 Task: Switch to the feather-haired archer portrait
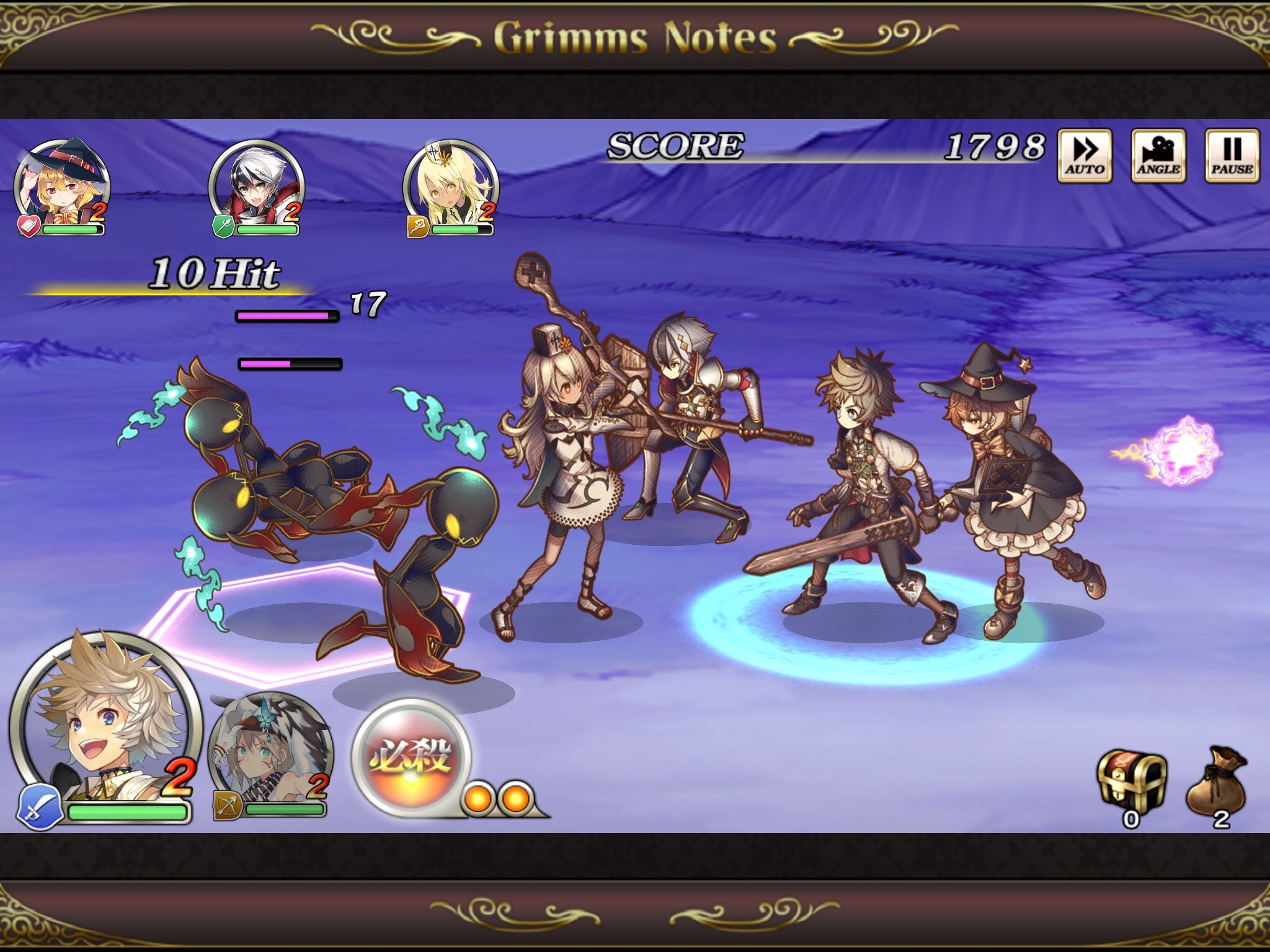tap(270, 753)
